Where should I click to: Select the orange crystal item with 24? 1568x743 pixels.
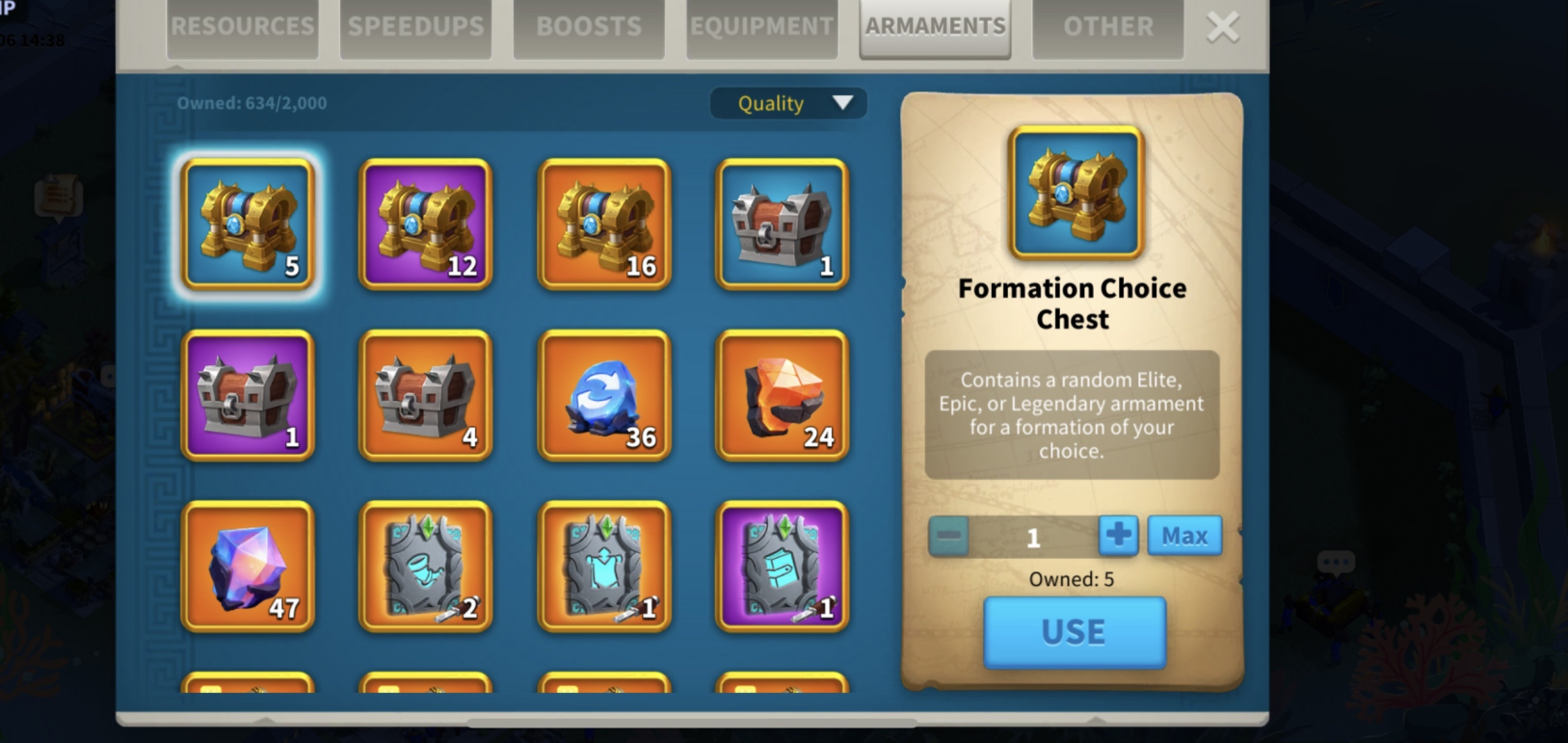783,395
